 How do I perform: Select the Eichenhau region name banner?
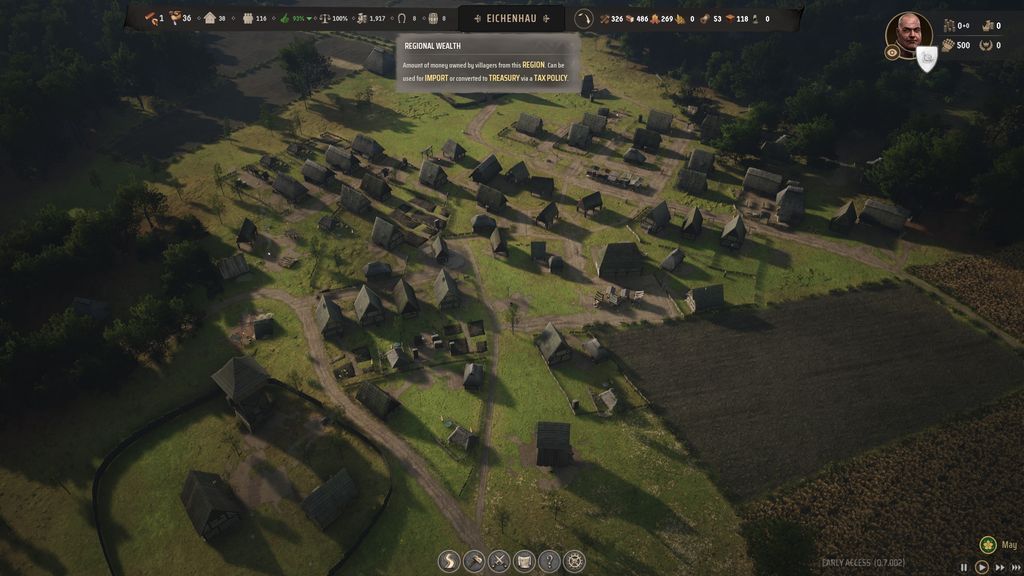click(x=511, y=18)
